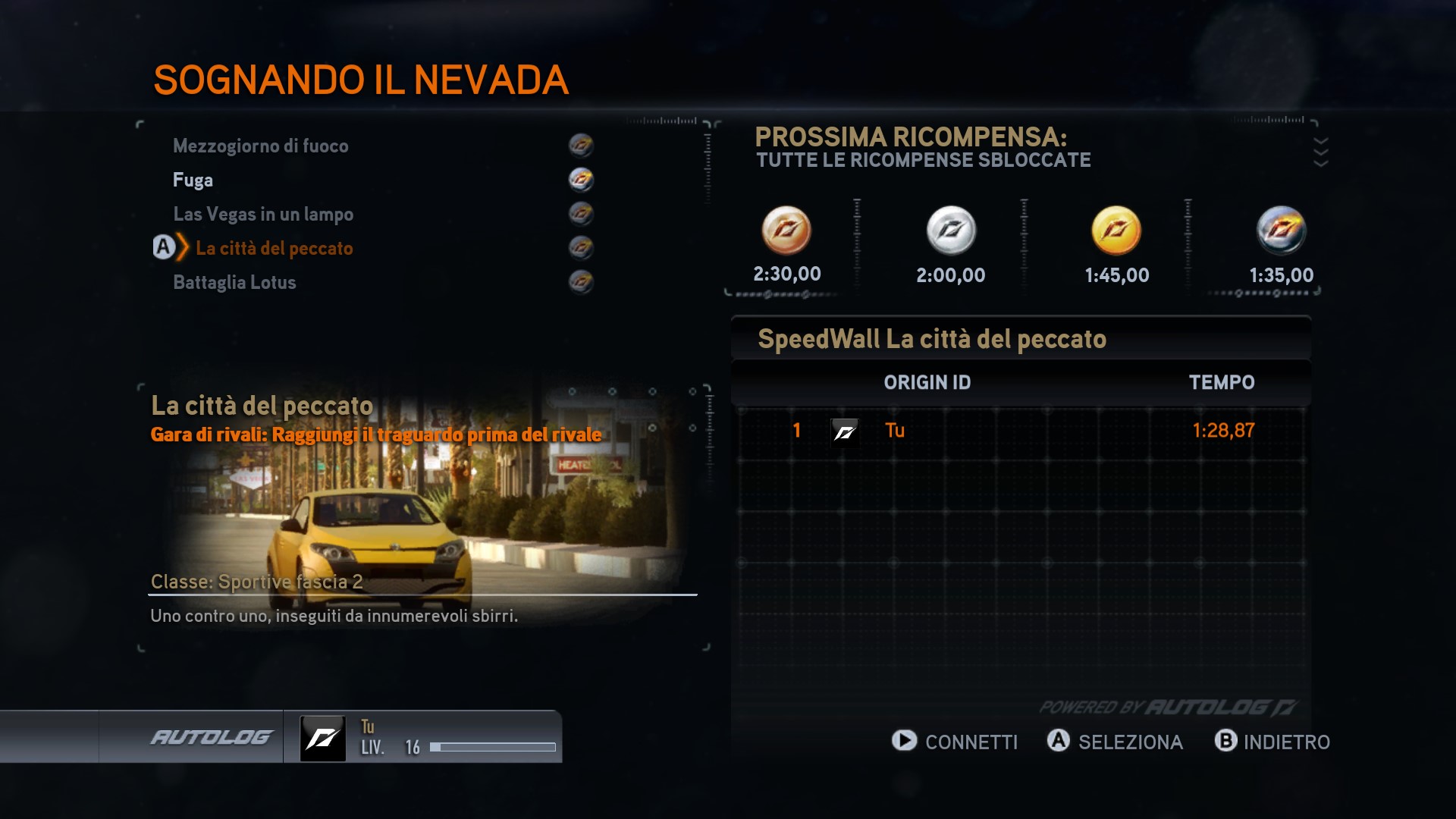Open the Tu player profile card

click(x=423, y=737)
